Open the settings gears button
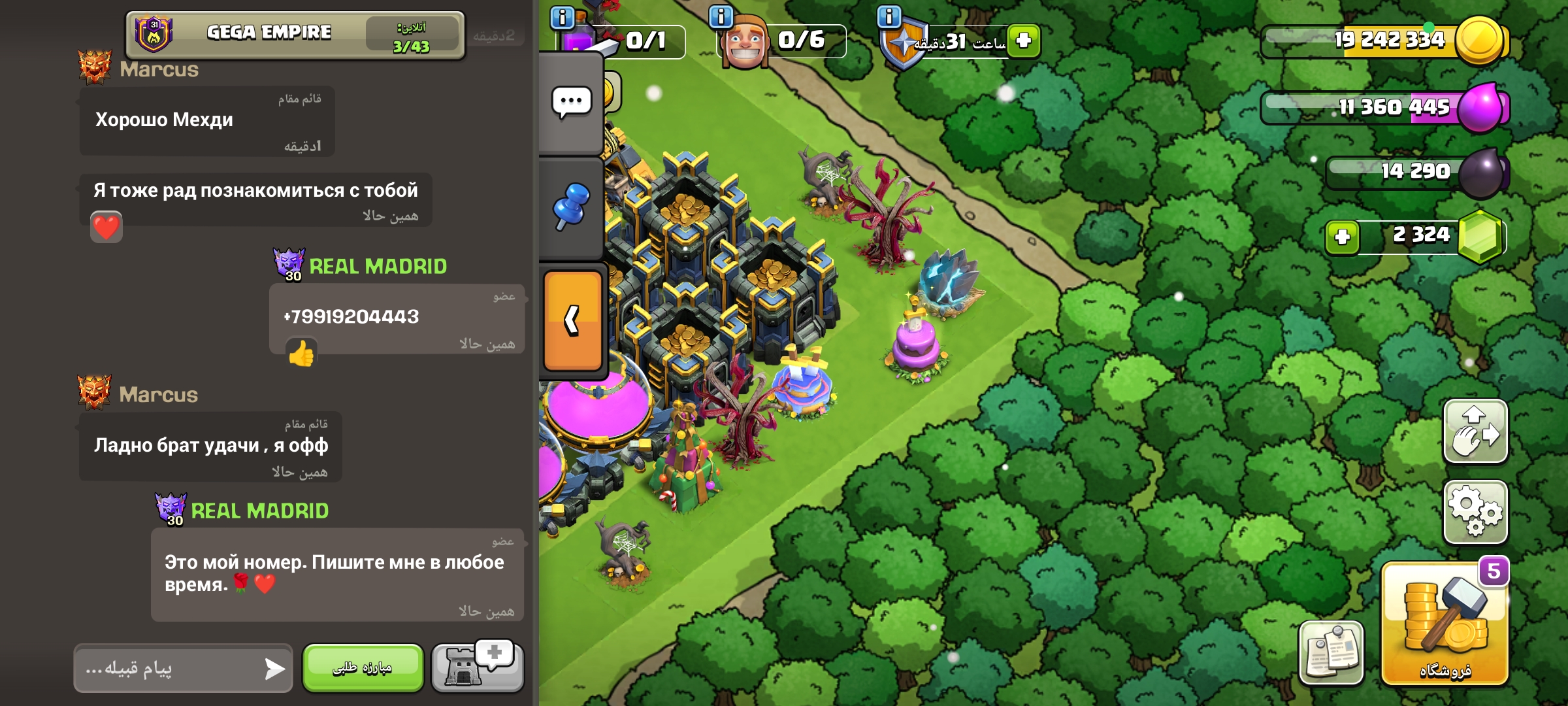 coord(1475,513)
